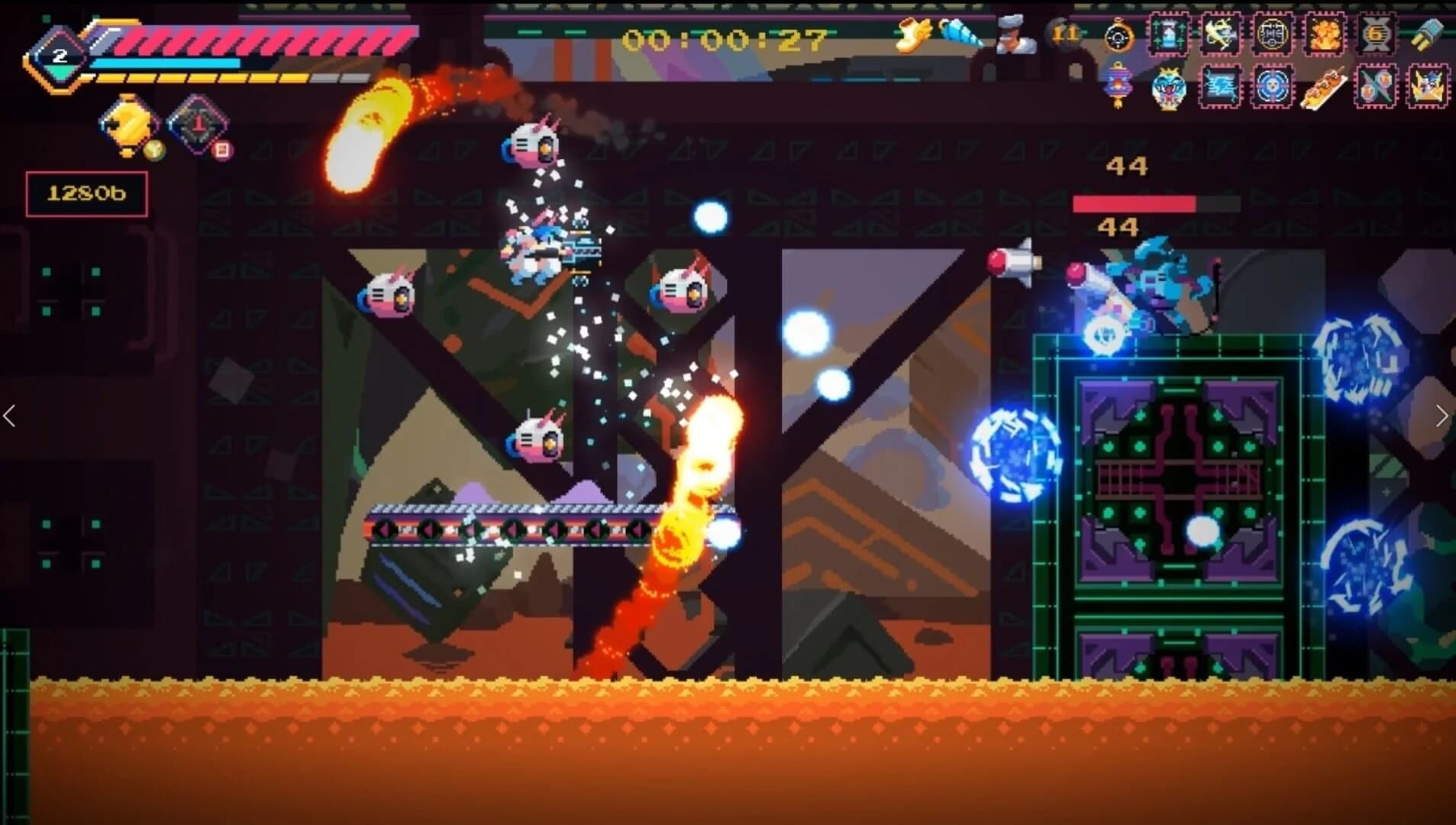Click the 1280b currency display
This screenshot has width=1456, height=825.
[x=86, y=194]
